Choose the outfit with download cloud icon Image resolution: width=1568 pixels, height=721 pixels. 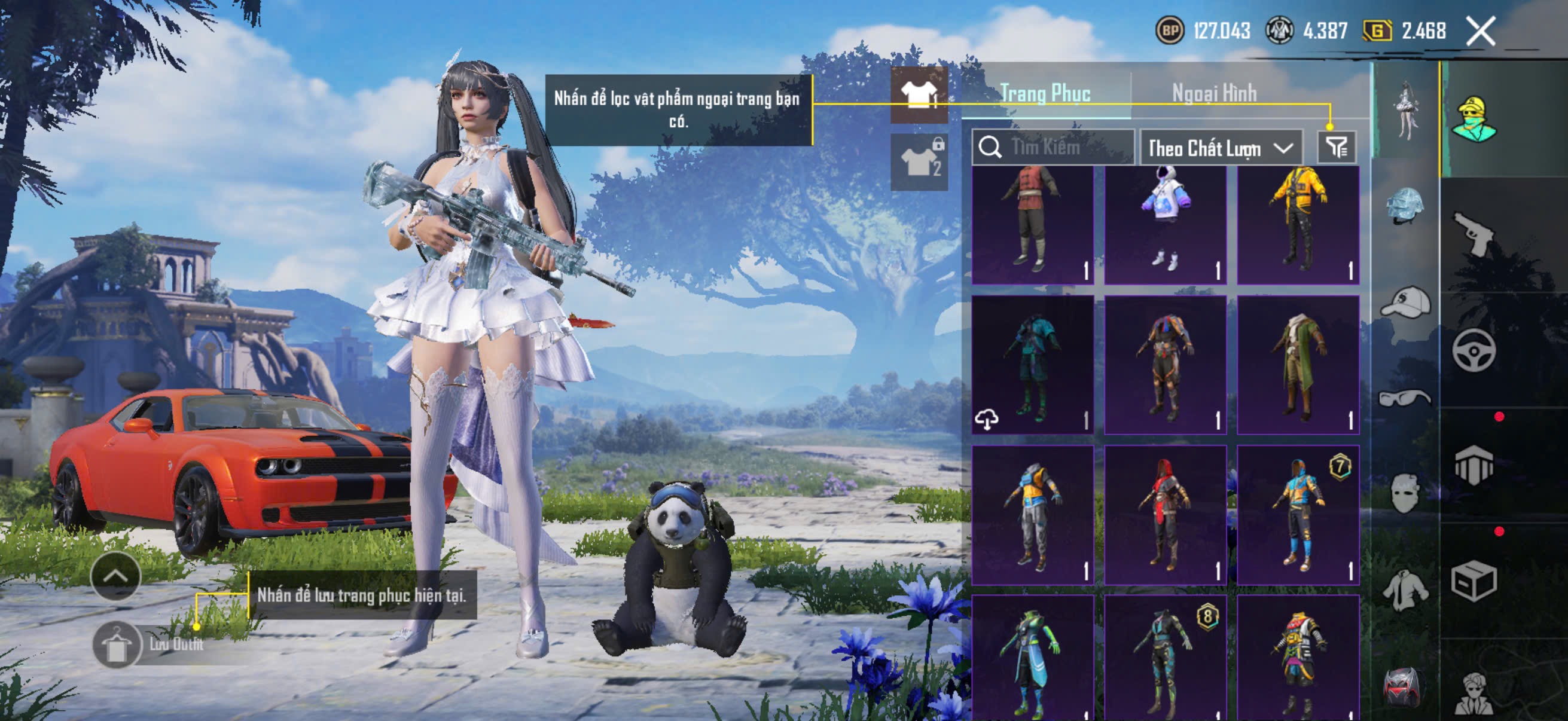pyautogui.click(x=1032, y=365)
